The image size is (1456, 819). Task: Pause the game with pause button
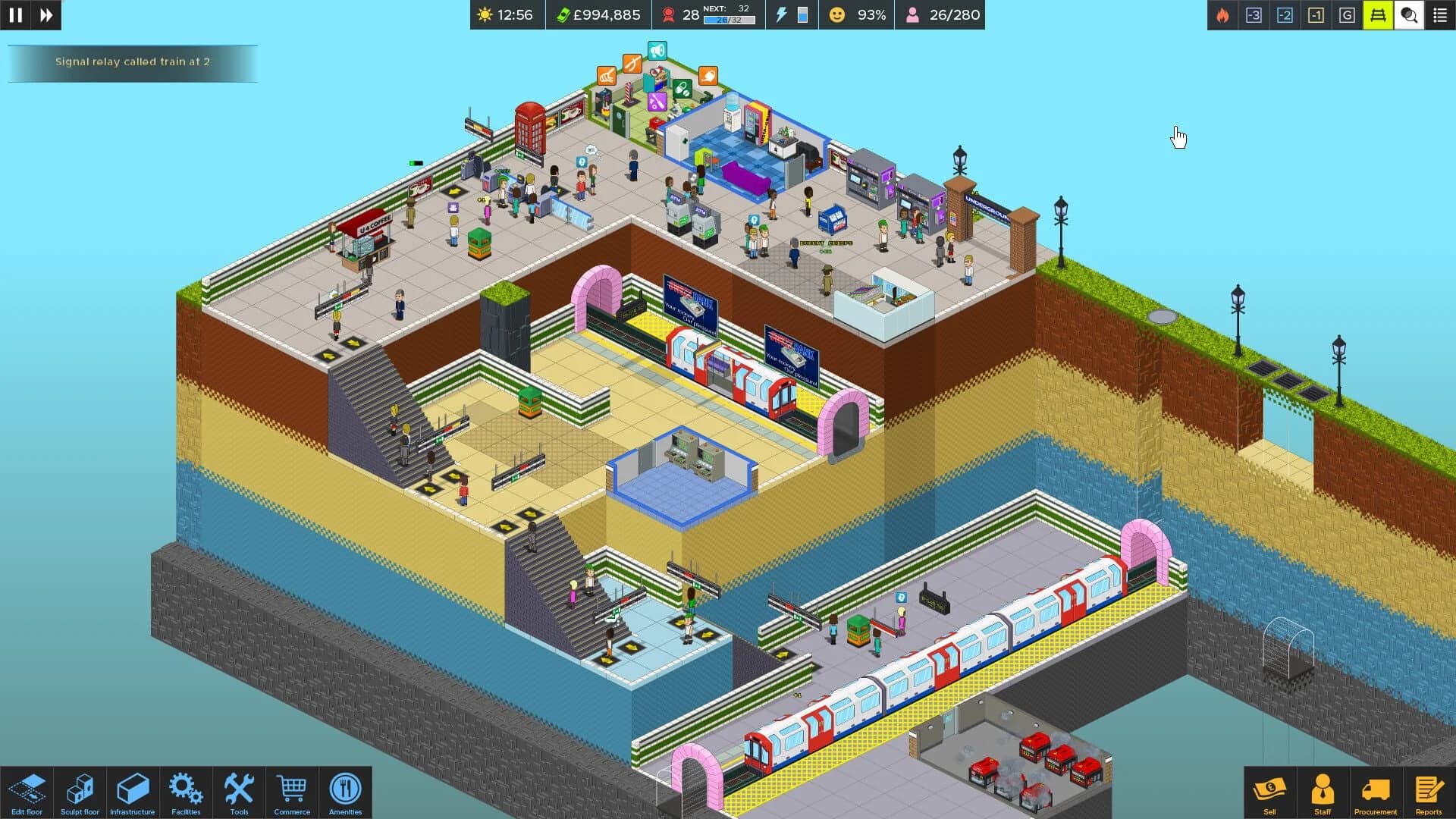click(x=14, y=14)
